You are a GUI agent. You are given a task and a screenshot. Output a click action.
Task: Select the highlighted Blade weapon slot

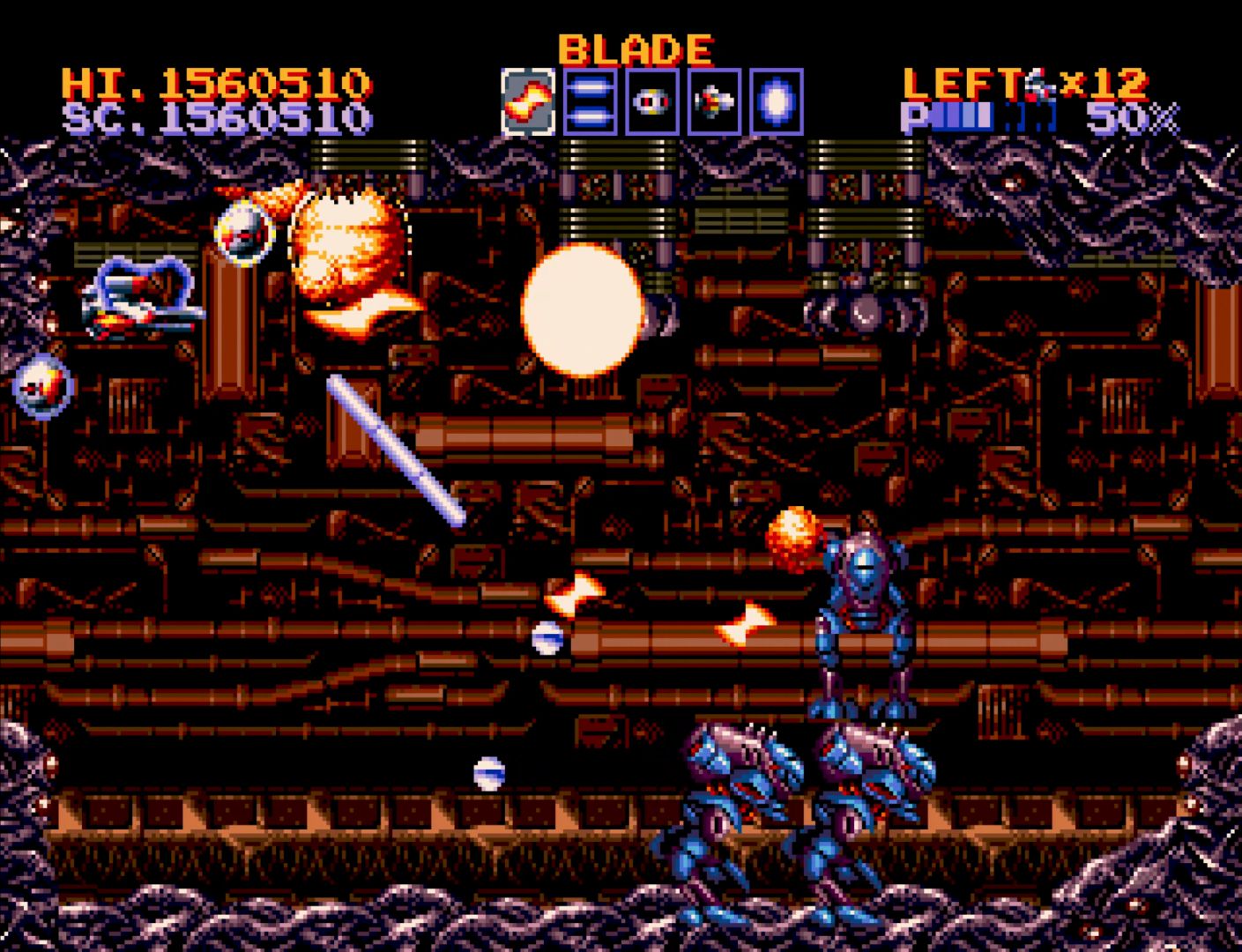[x=528, y=102]
